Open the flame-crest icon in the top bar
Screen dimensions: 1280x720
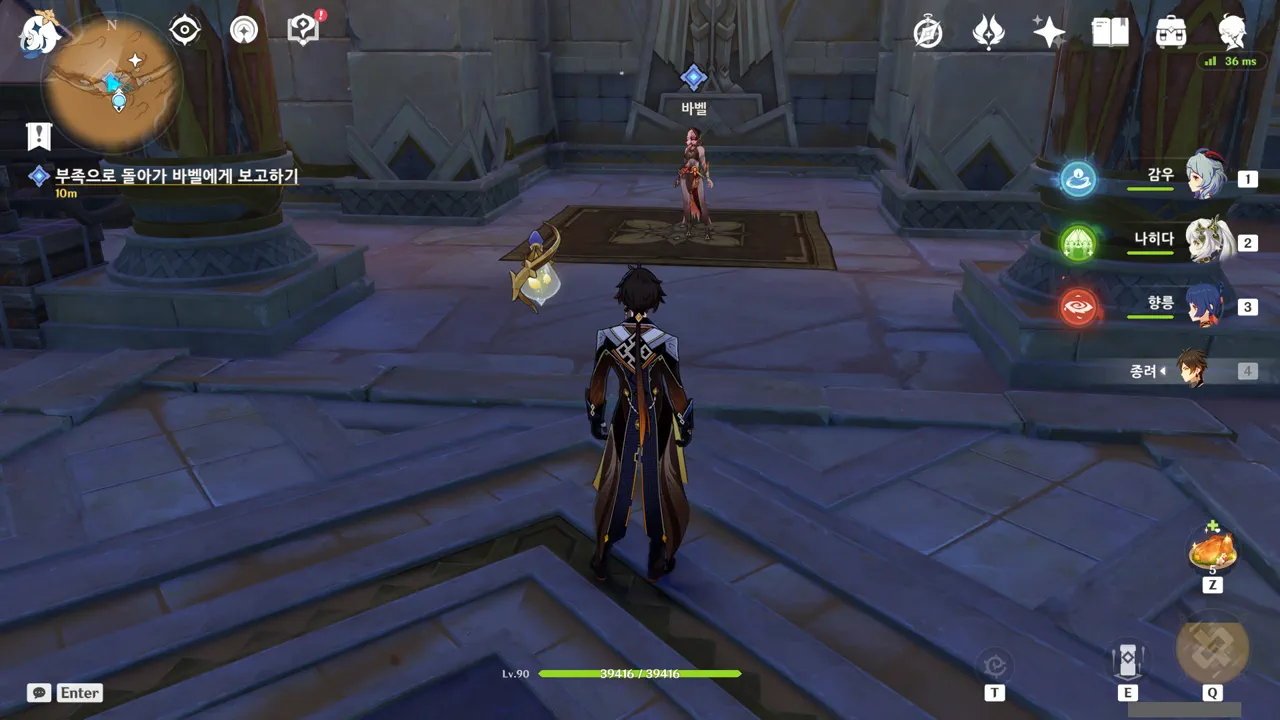[988, 33]
